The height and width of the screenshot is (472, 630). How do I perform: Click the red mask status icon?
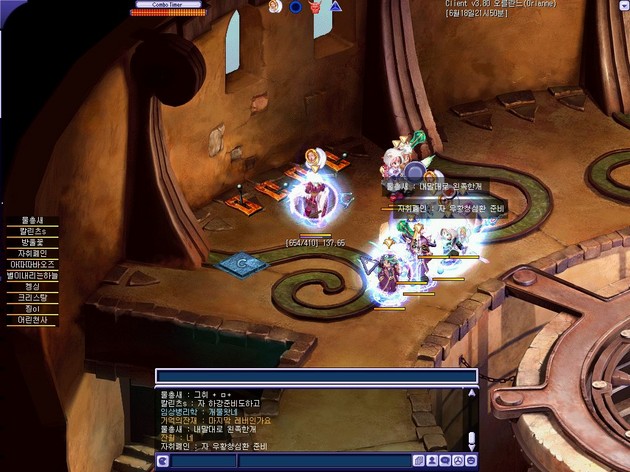click(315, 7)
